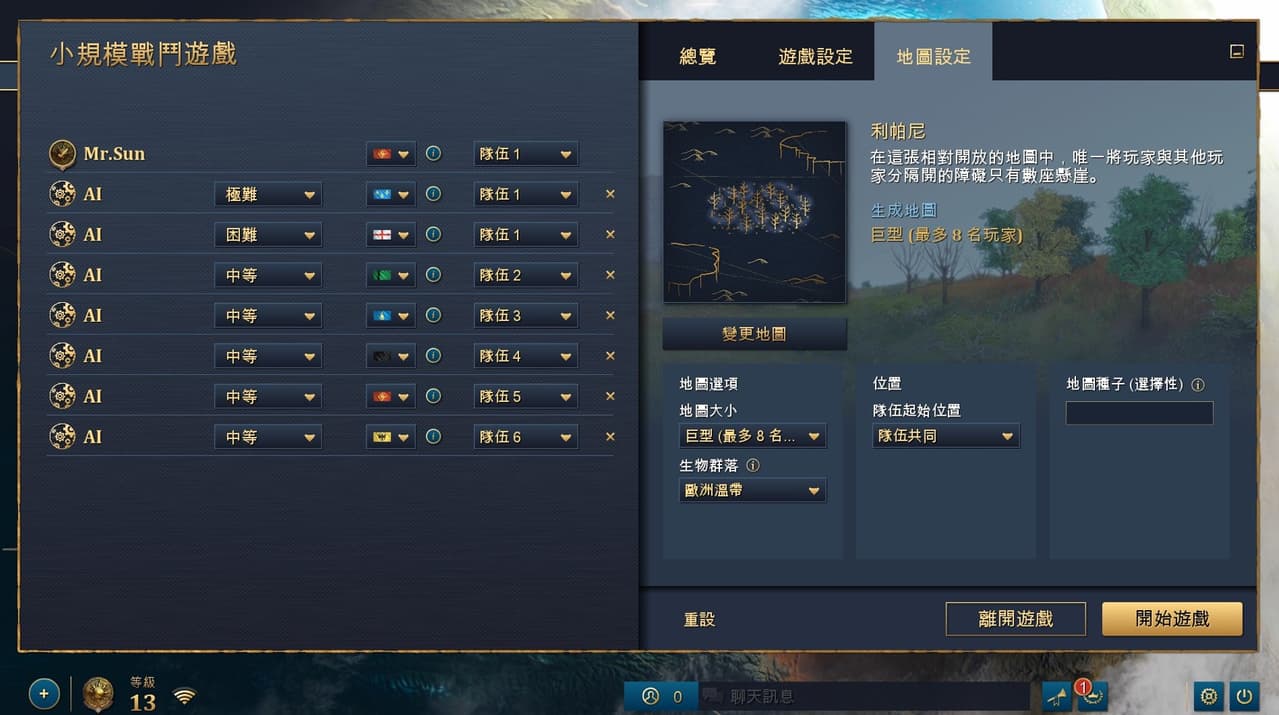Open settings with the gear icon
This screenshot has height=715, width=1279.
click(x=1208, y=696)
